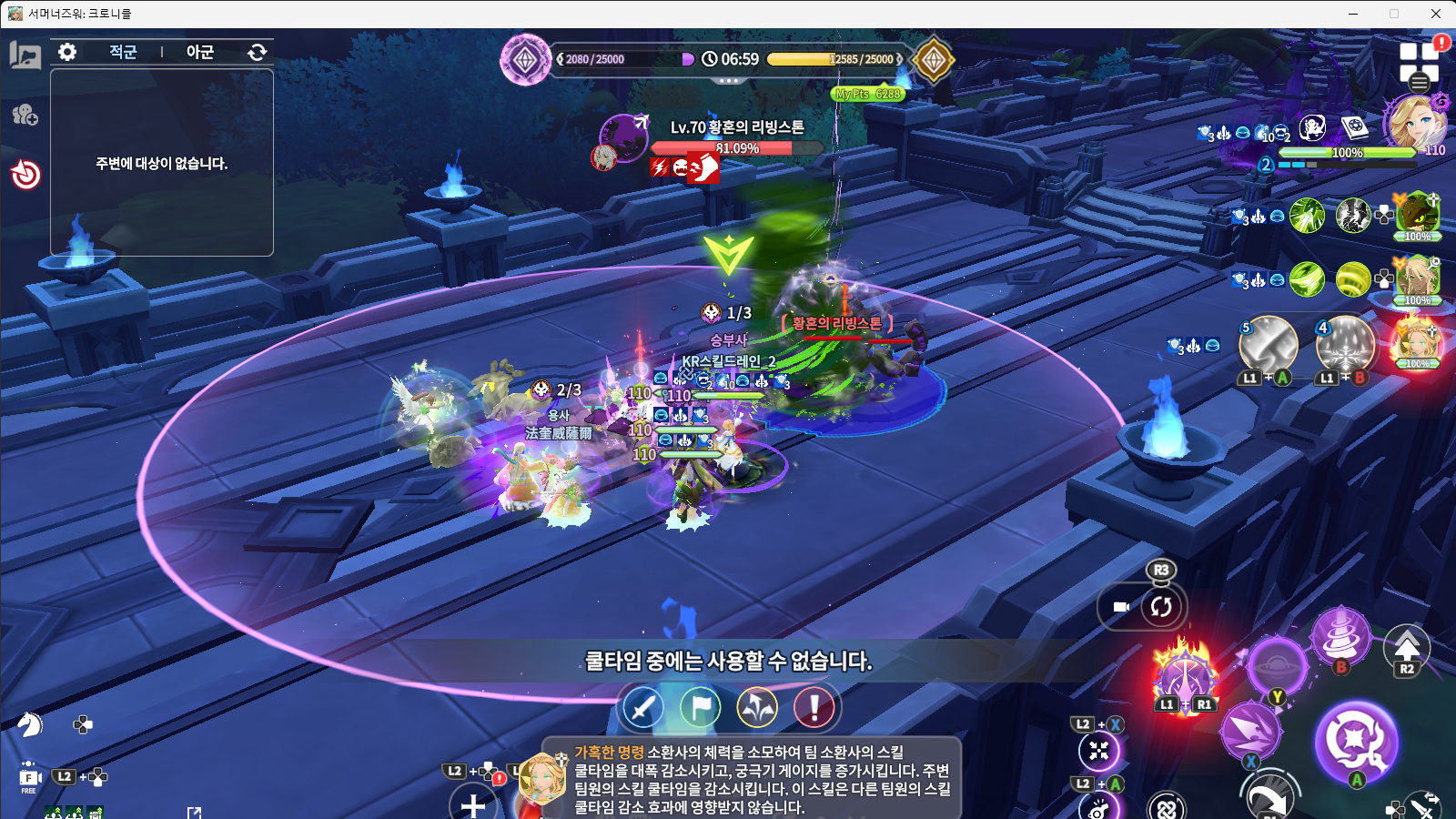1456x819 pixels.
Task: Open the top-right grid main menu
Action: tap(1419, 63)
